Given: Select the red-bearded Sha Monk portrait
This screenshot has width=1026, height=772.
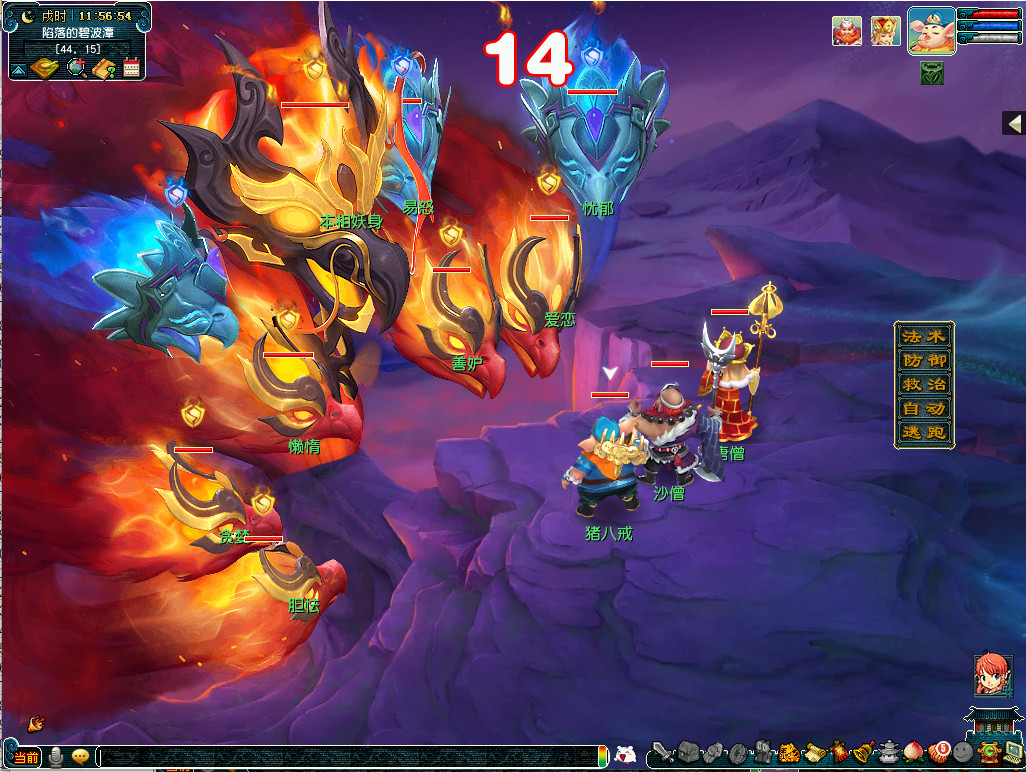Looking at the screenshot, I should click(847, 31).
